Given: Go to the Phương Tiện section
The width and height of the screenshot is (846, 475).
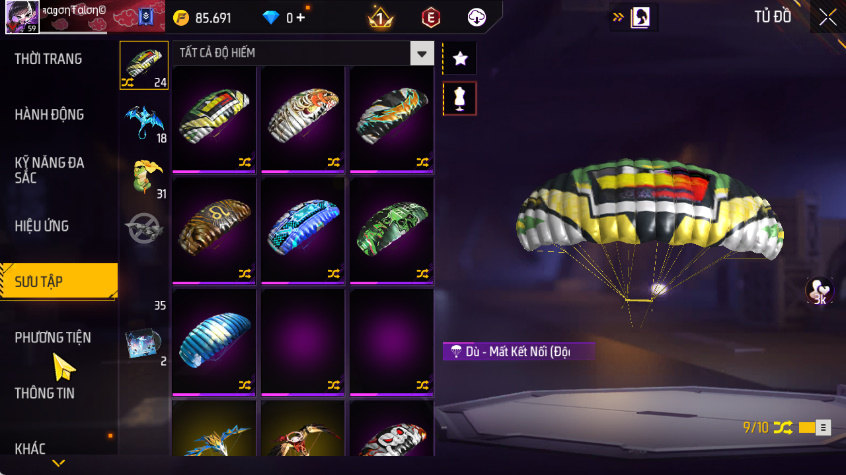Looking at the screenshot, I should 52,338.
